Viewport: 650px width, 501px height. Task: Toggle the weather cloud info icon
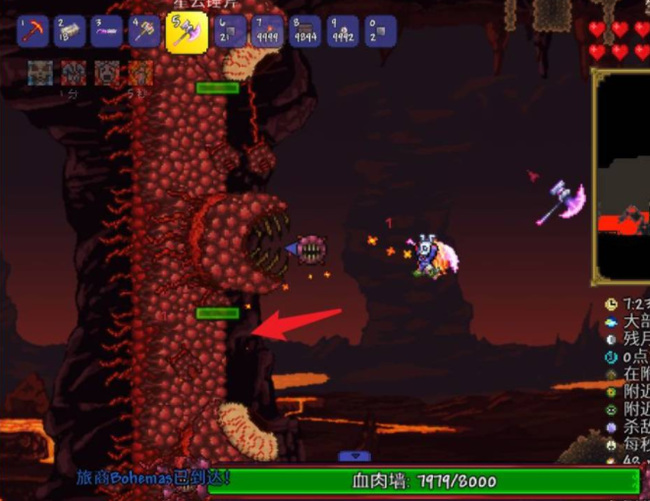(x=612, y=321)
